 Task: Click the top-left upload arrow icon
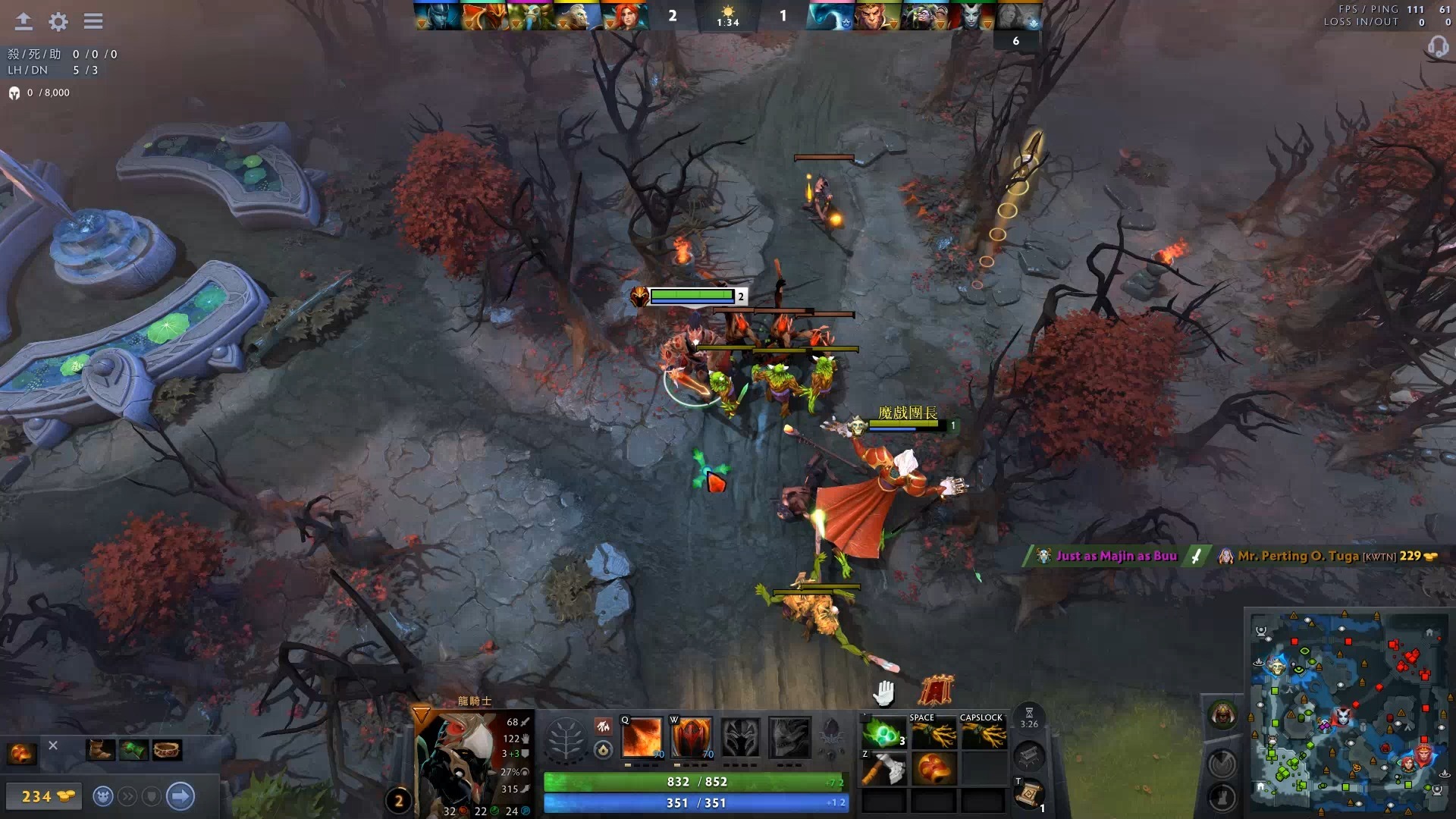pyautogui.click(x=23, y=20)
